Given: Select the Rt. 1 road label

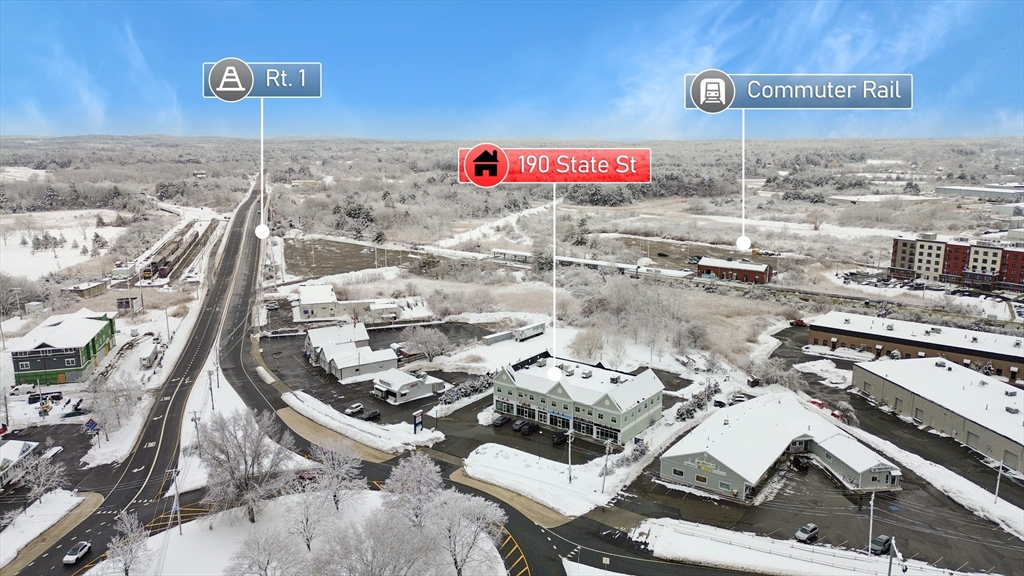Looking at the screenshot, I should (x=263, y=80).
